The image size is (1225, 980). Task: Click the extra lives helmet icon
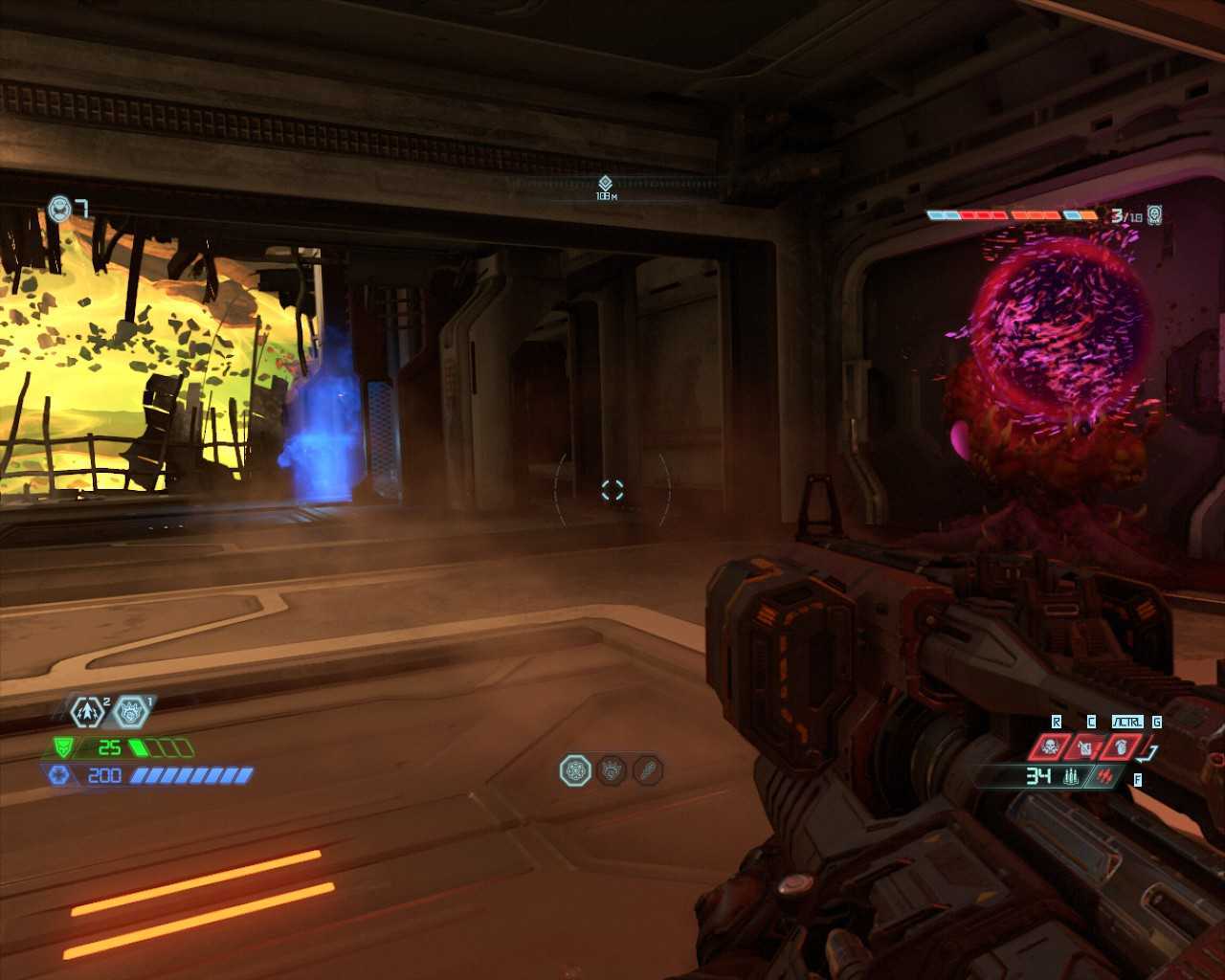pyautogui.click(x=60, y=208)
